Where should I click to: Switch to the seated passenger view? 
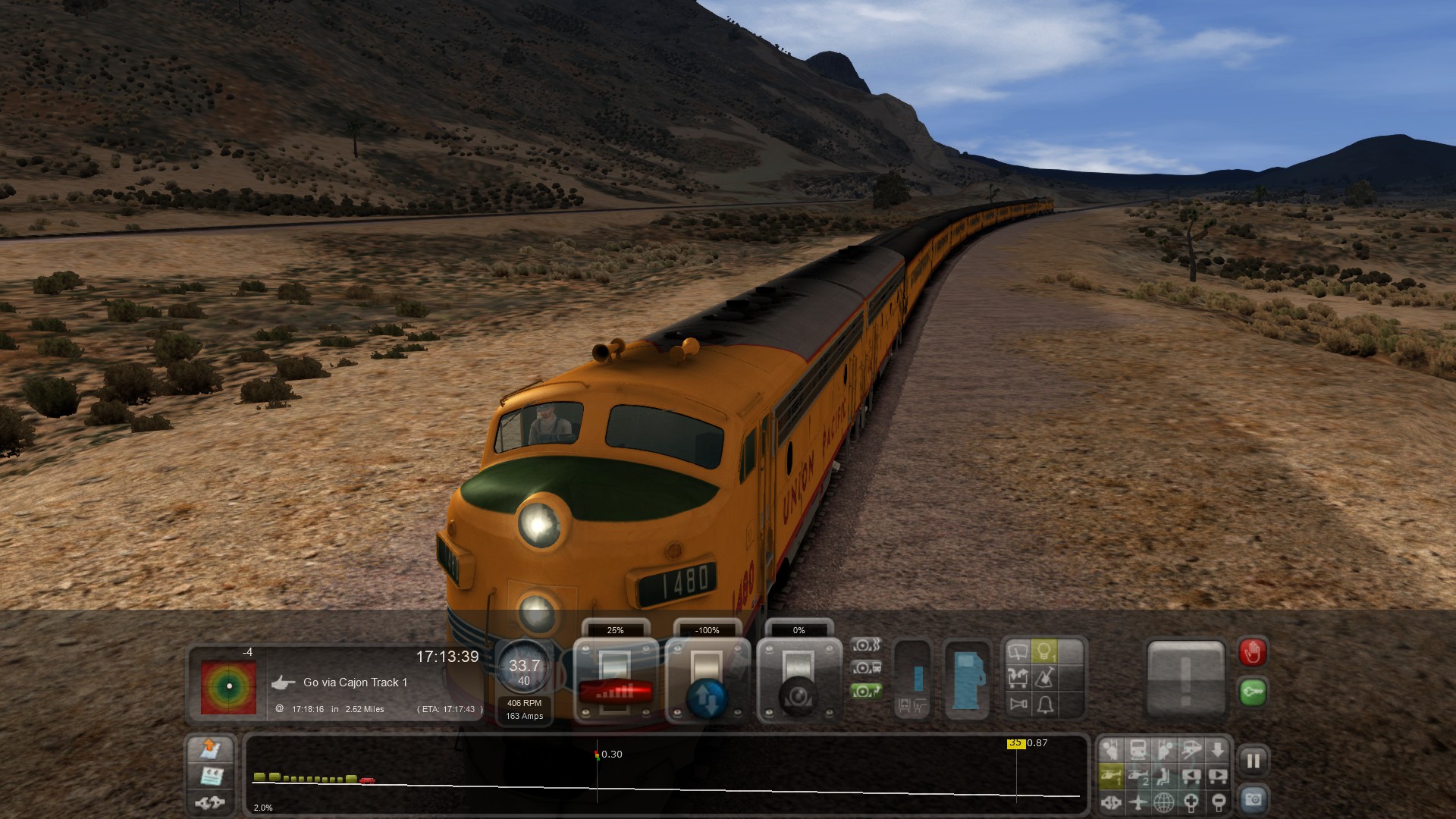(1165, 776)
